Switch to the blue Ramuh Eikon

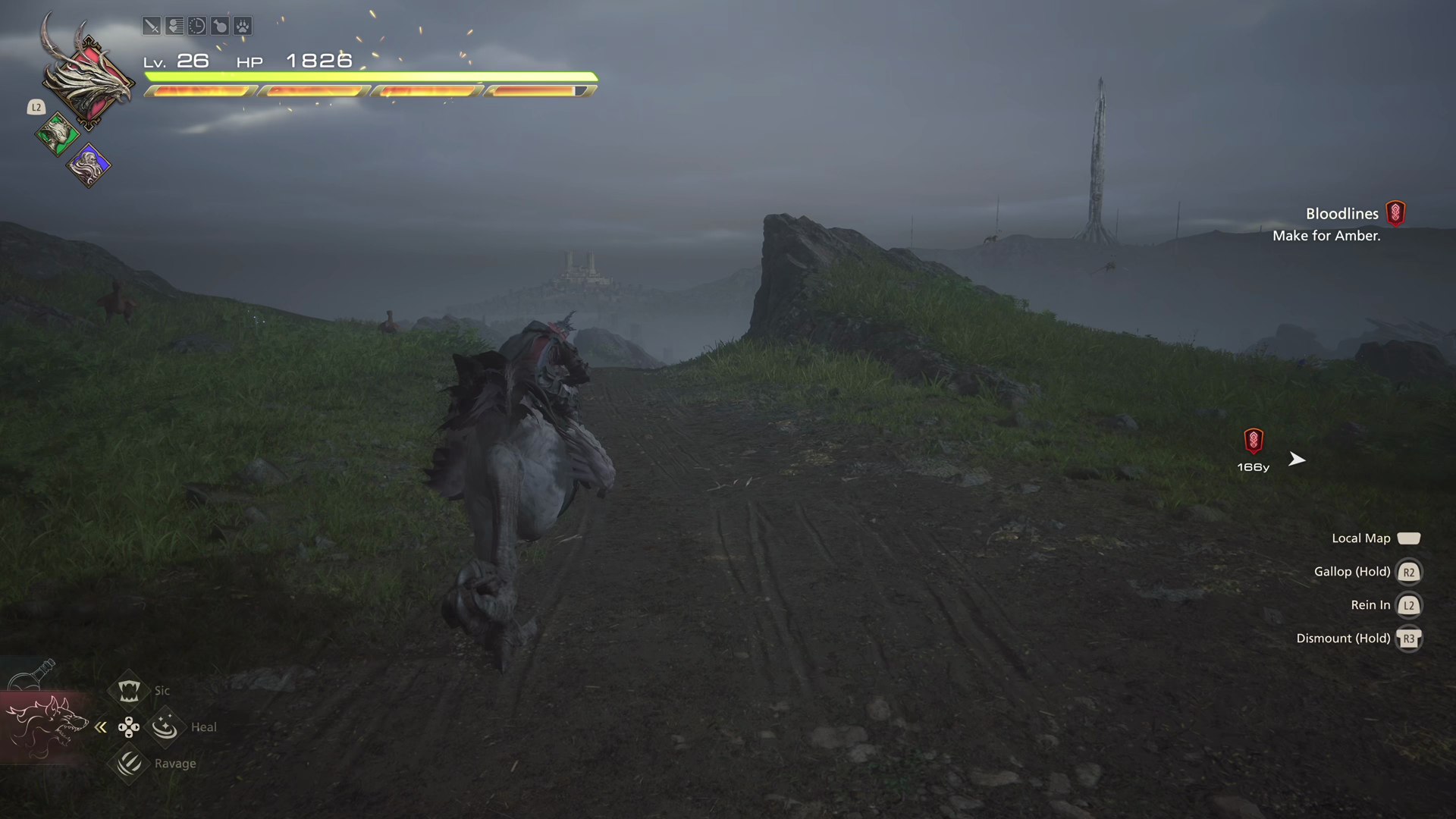click(89, 165)
